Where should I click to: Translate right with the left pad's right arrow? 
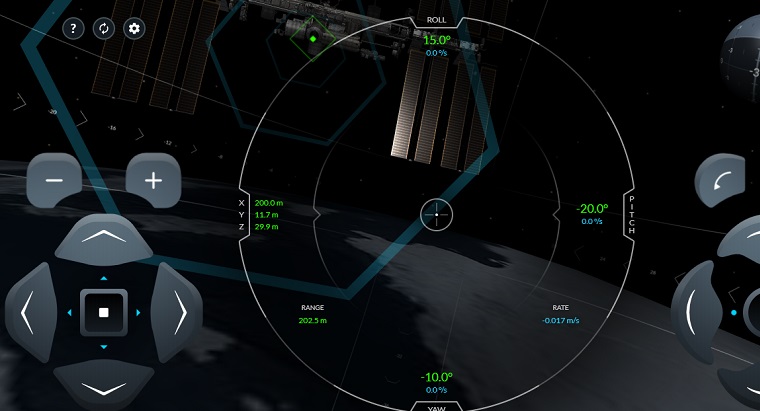pyautogui.click(x=178, y=313)
